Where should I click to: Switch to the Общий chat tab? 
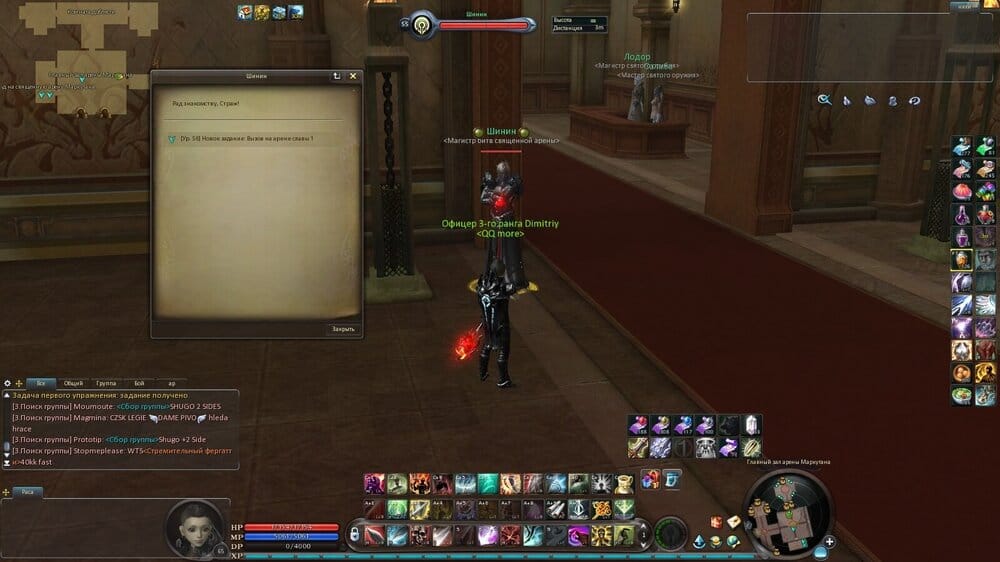(x=73, y=383)
